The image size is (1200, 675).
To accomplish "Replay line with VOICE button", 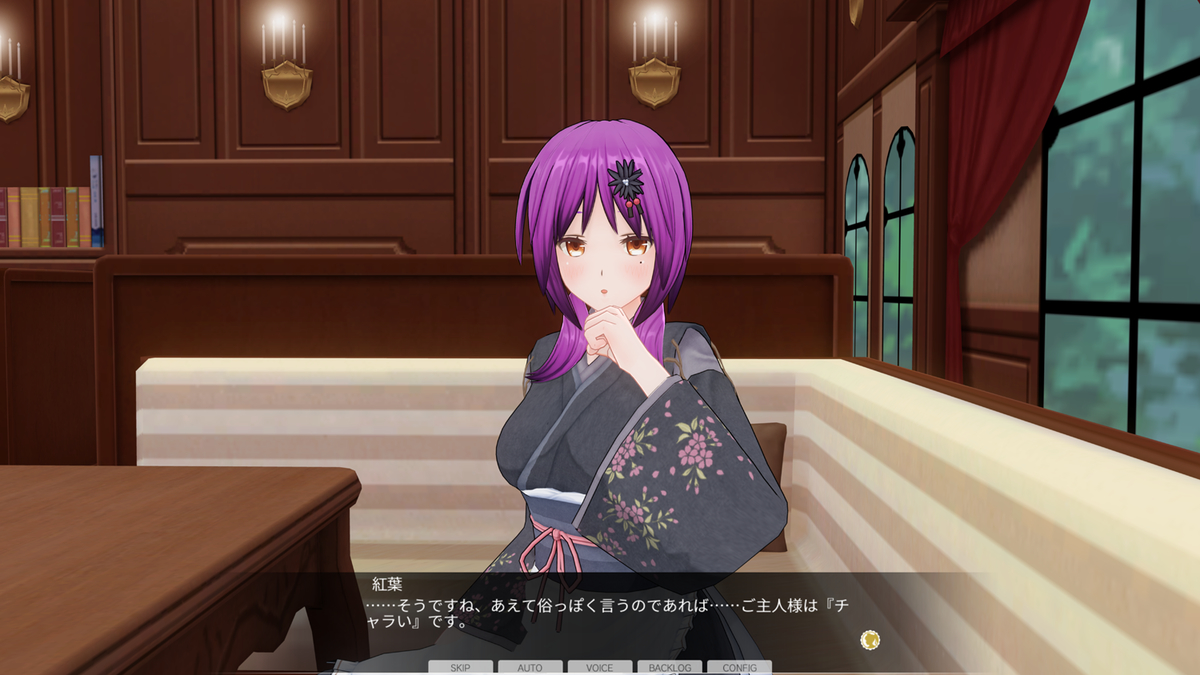I will pos(600,667).
